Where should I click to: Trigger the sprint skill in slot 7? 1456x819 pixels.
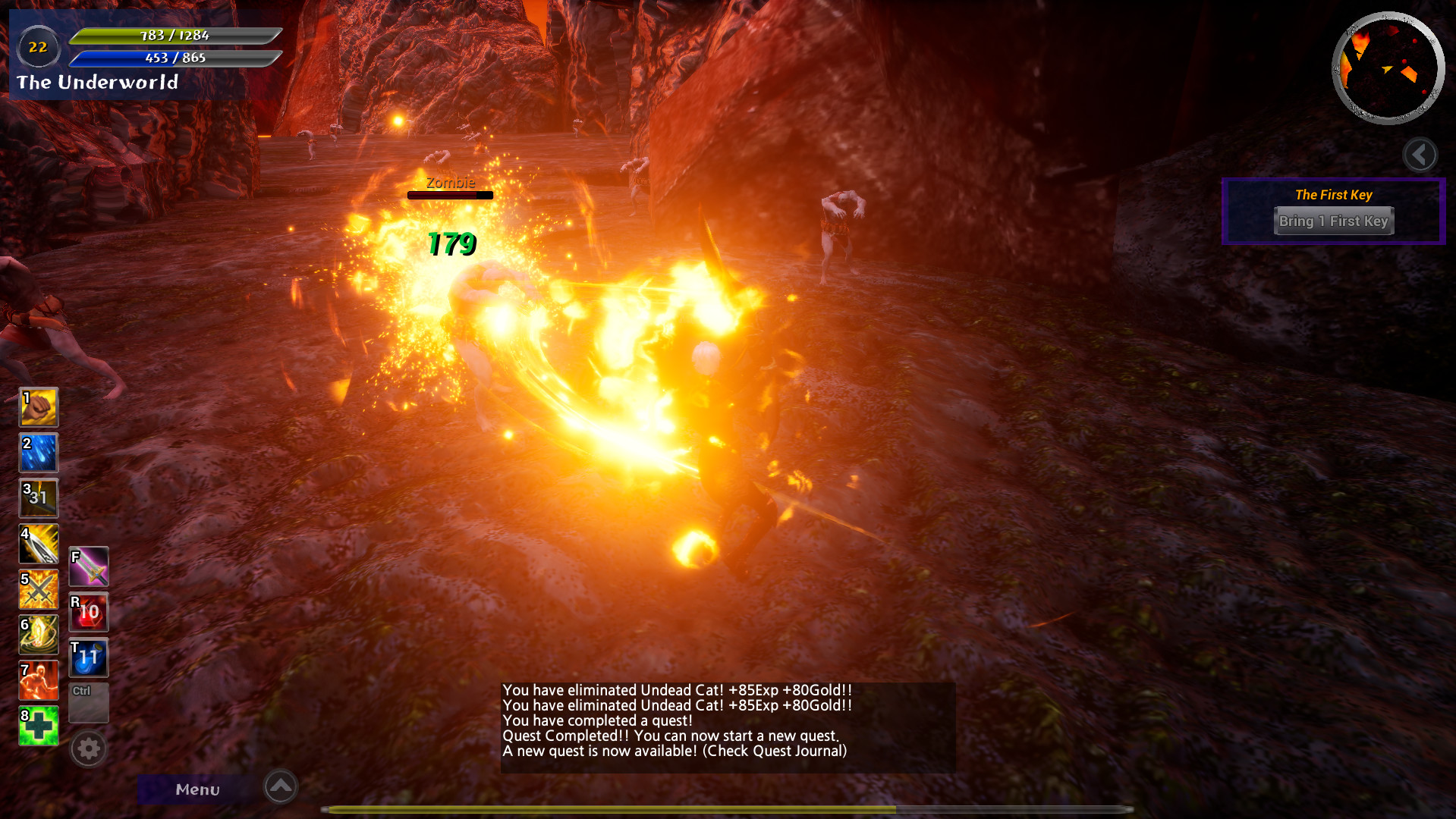[38, 680]
